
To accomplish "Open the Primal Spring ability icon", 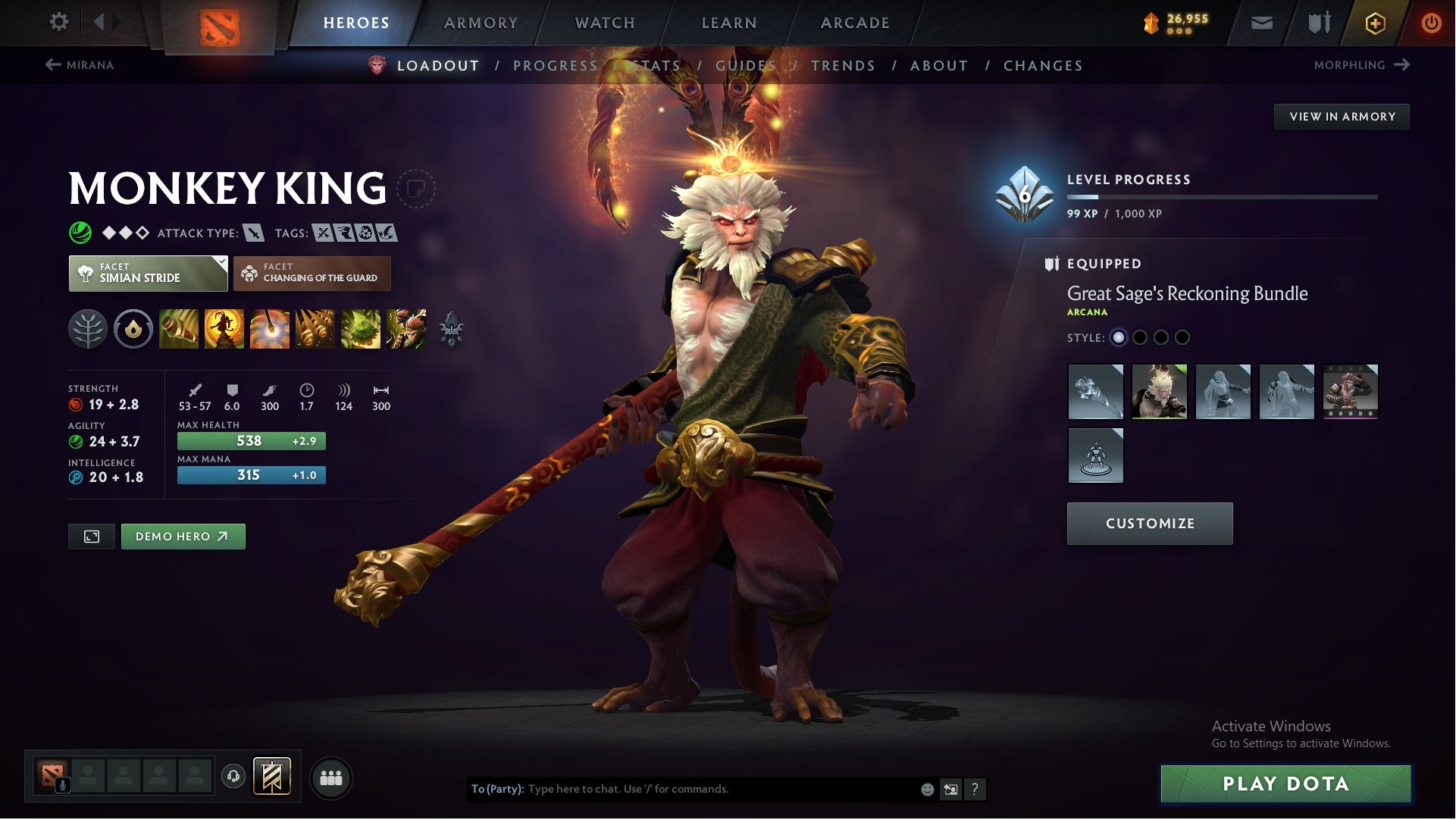I will tap(271, 329).
